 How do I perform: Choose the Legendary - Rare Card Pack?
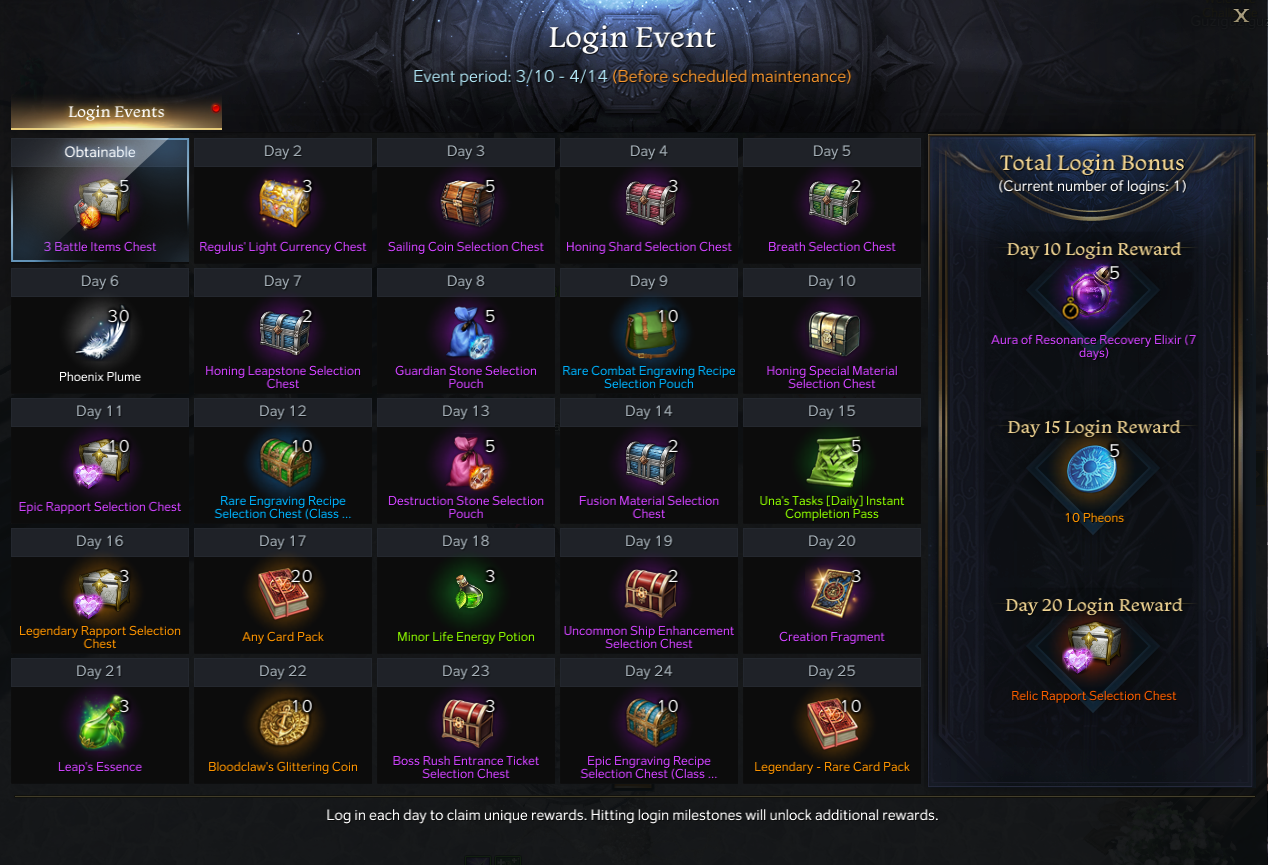832,725
